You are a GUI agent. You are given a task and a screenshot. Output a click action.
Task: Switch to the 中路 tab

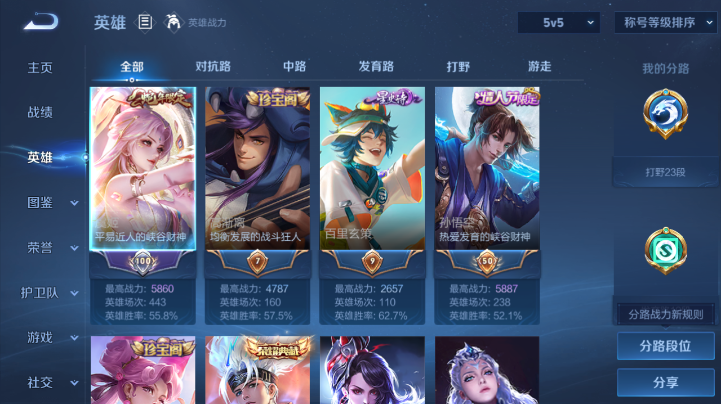pos(294,67)
